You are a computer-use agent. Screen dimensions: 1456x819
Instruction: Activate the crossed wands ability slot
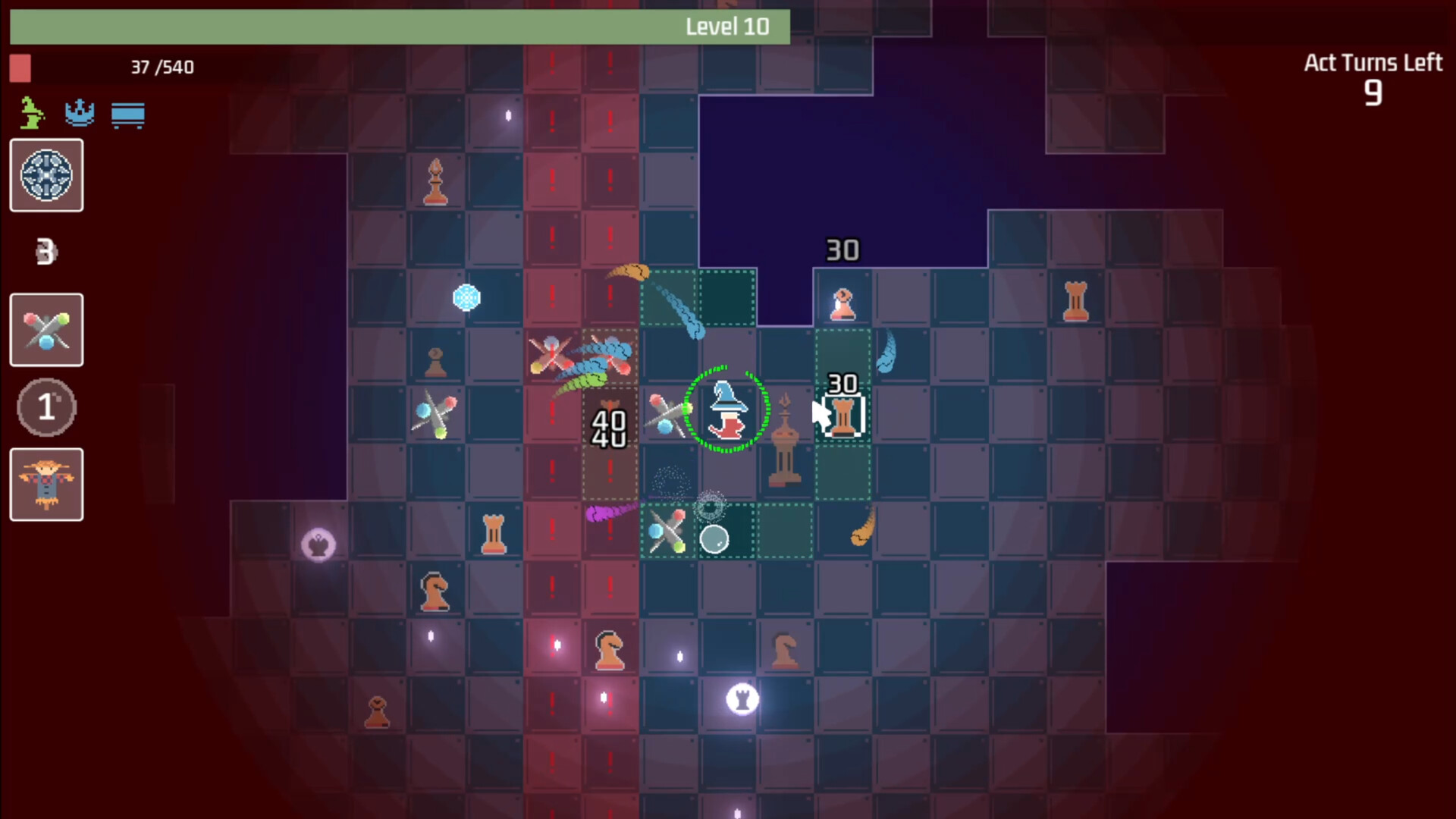[x=46, y=330]
